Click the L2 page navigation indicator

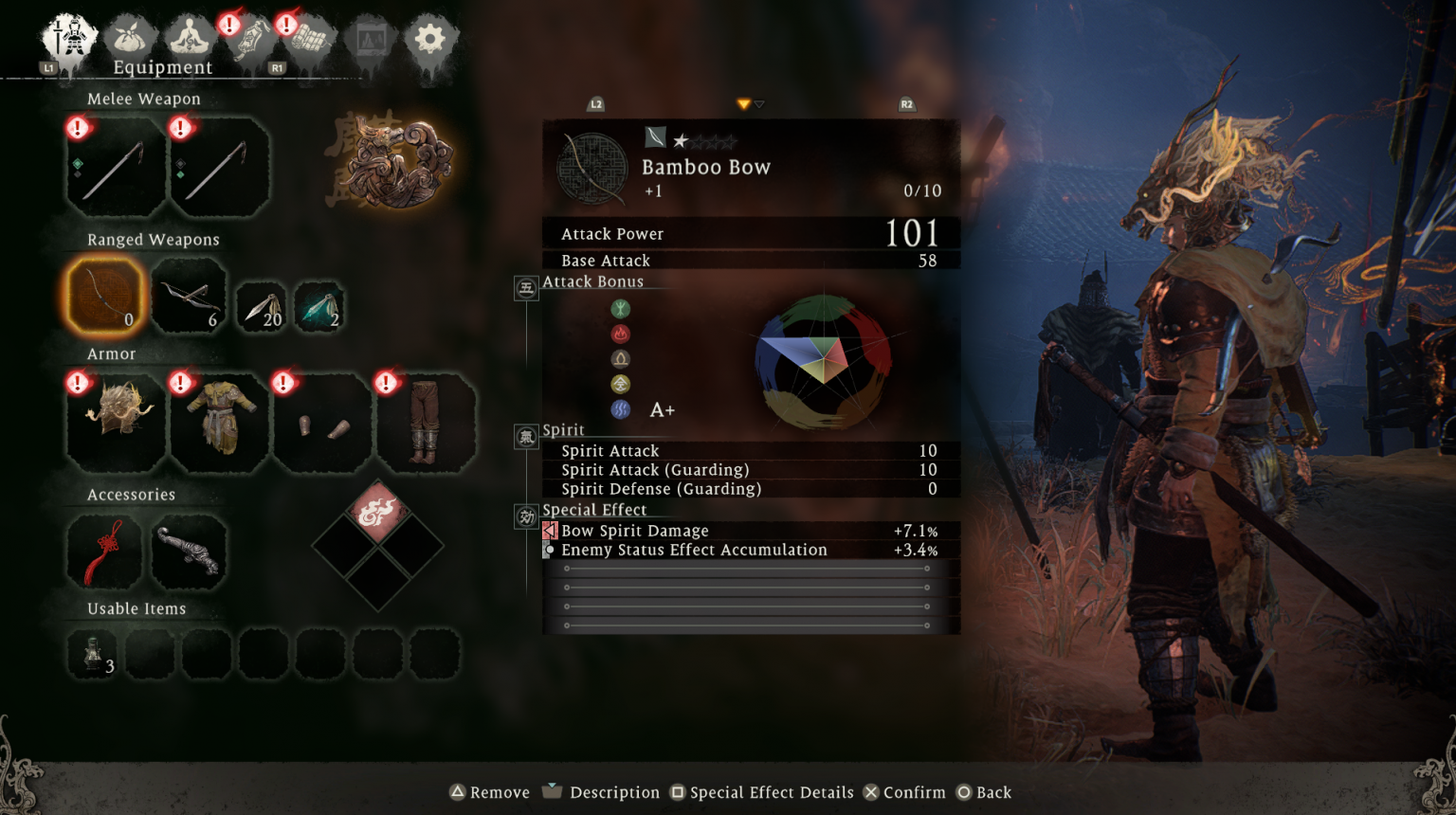(x=595, y=105)
